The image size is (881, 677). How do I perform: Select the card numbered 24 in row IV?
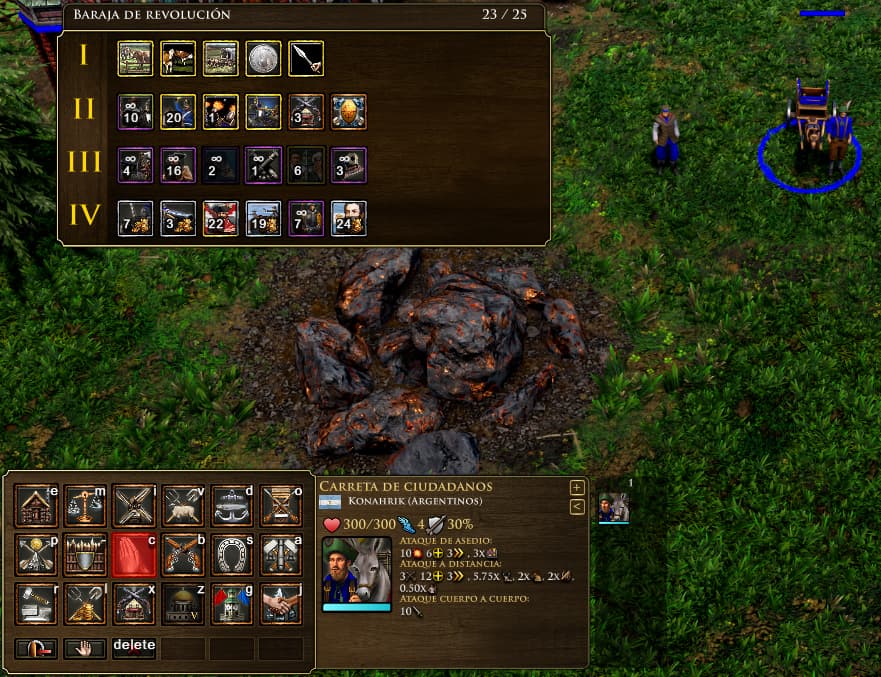click(x=349, y=218)
